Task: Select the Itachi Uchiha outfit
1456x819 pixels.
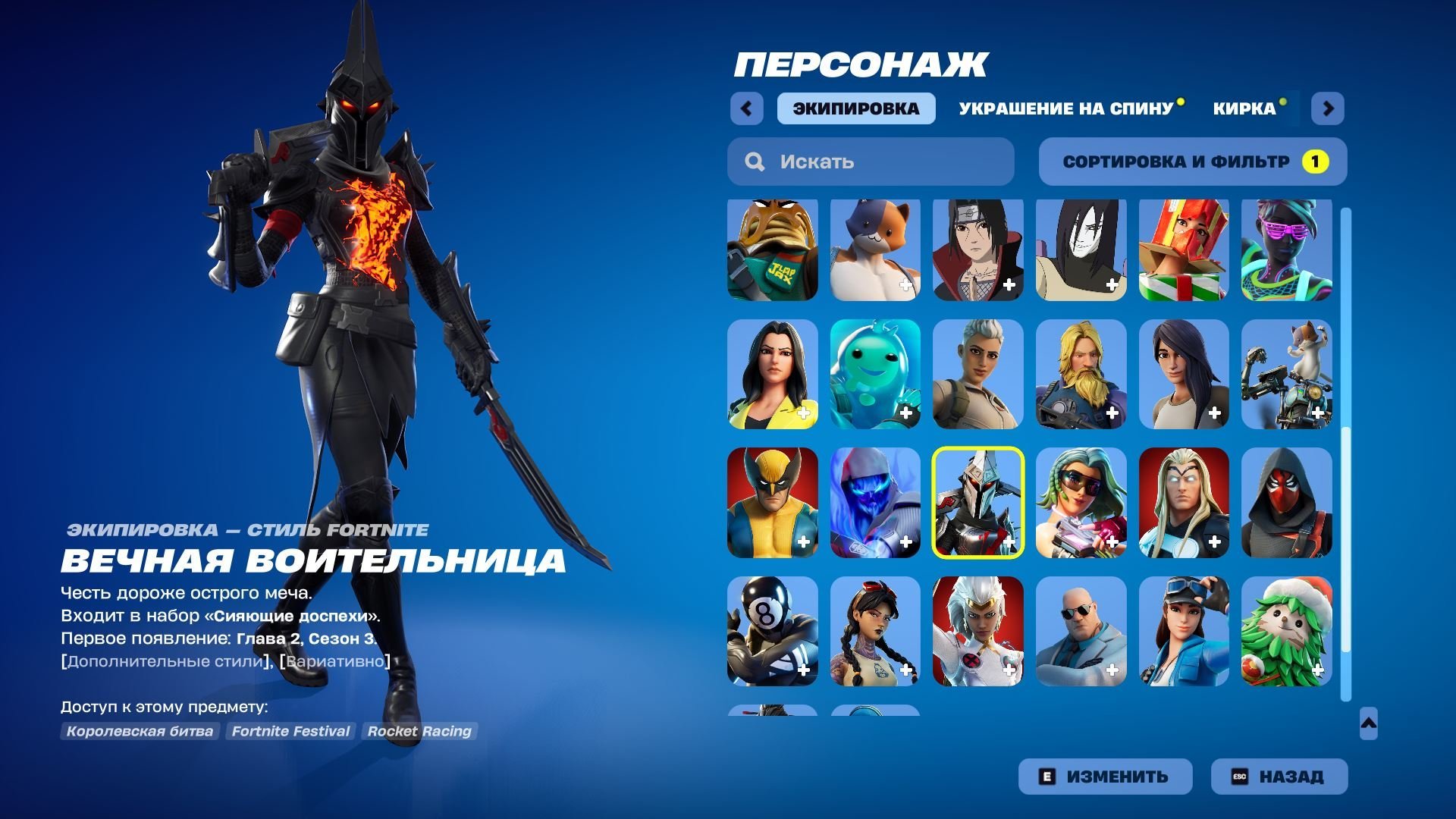Action: pos(977,249)
